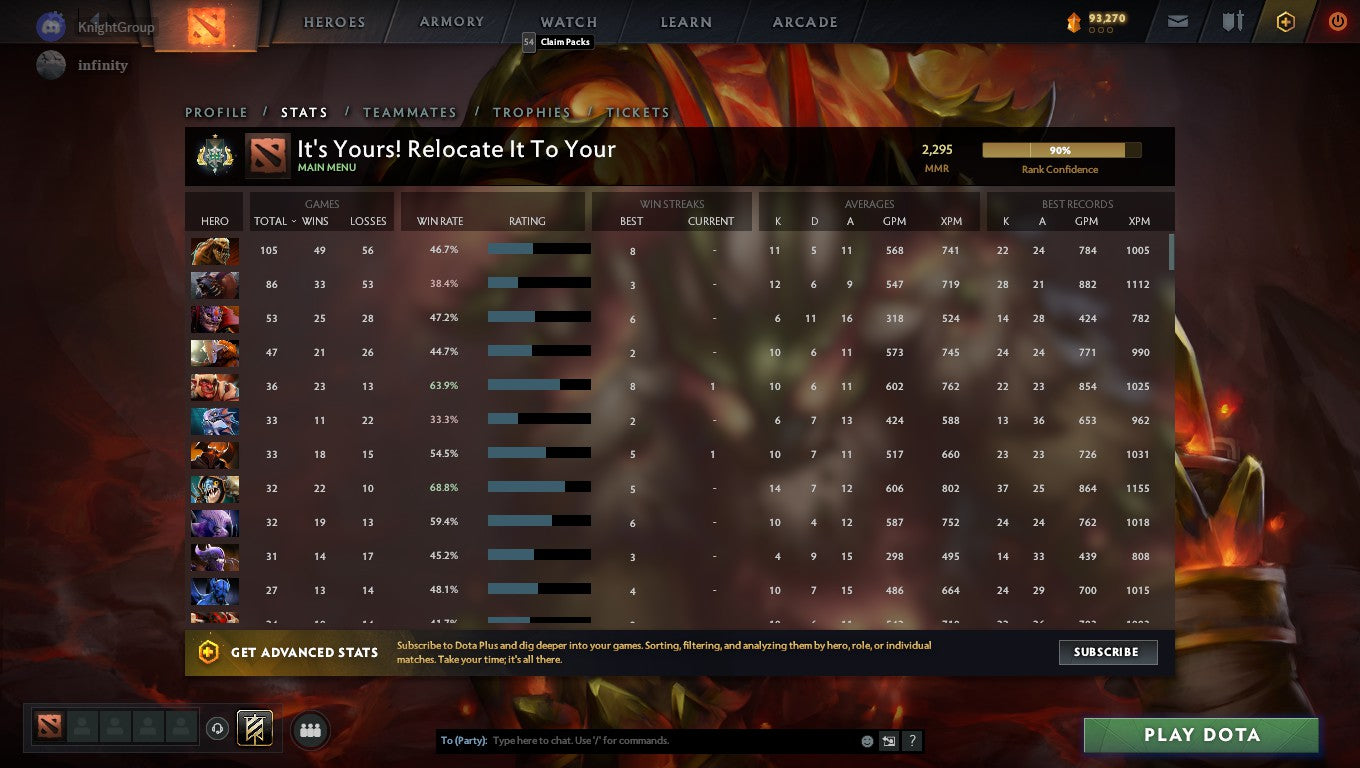Click the SUBSCRIBE button for Dota Plus
This screenshot has width=1360, height=768.
click(1107, 652)
